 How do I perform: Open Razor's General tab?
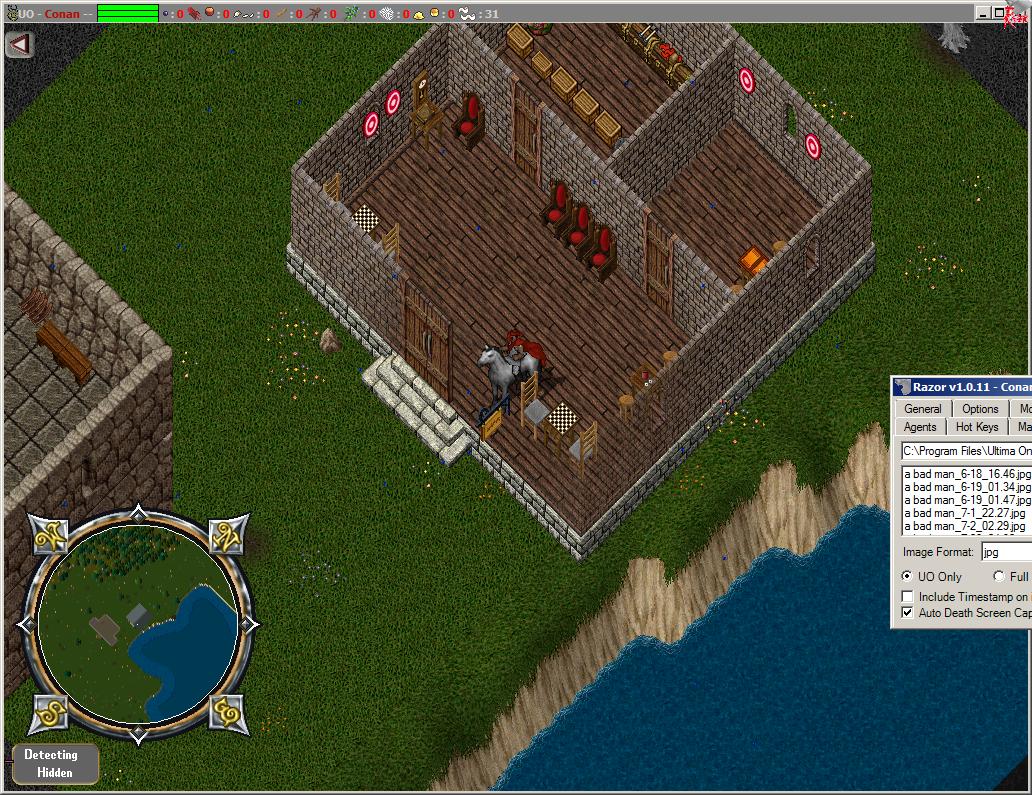[x=922, y=408]
